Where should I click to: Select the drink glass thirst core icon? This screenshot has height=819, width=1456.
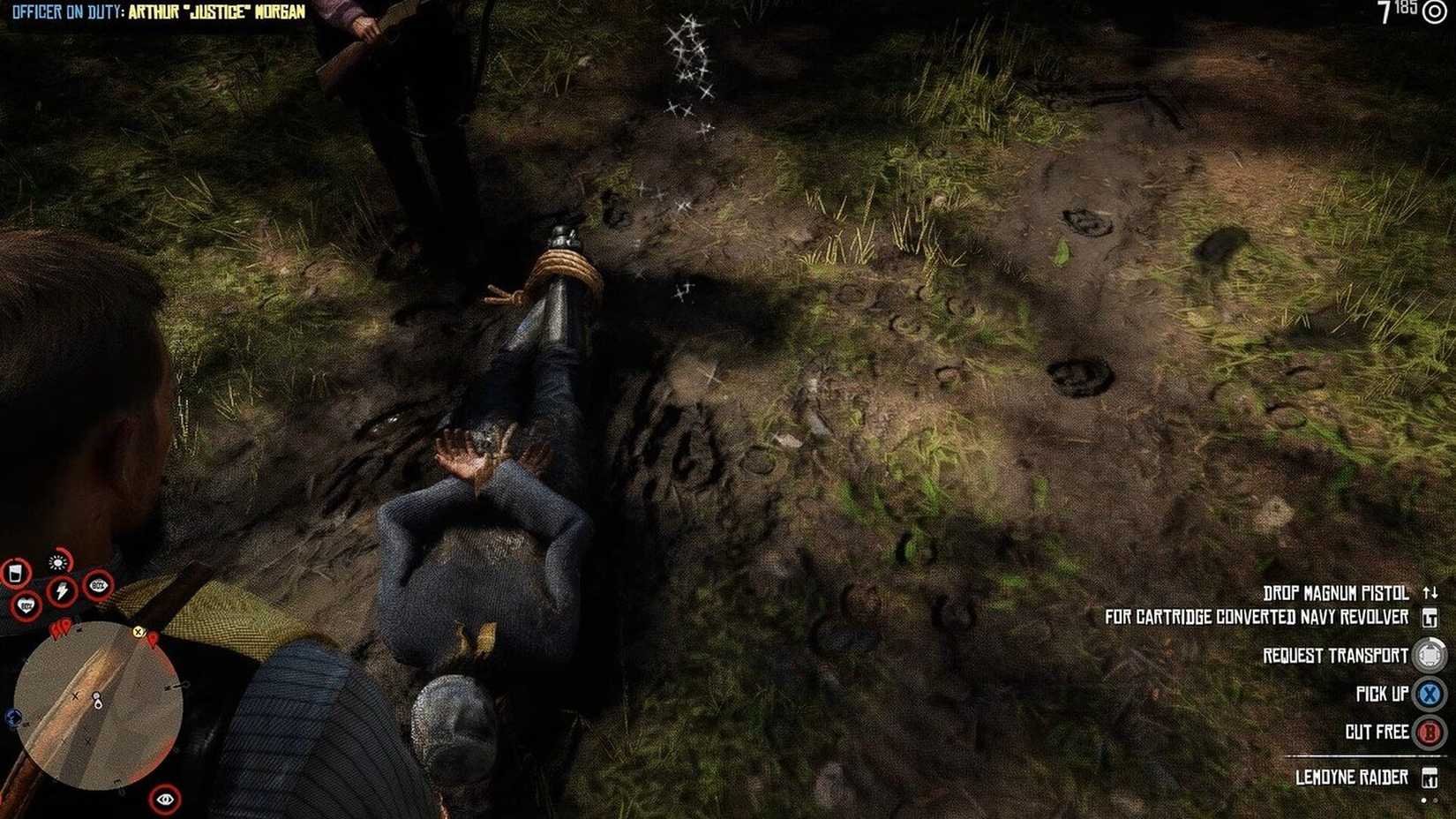[x=16, y=573]
